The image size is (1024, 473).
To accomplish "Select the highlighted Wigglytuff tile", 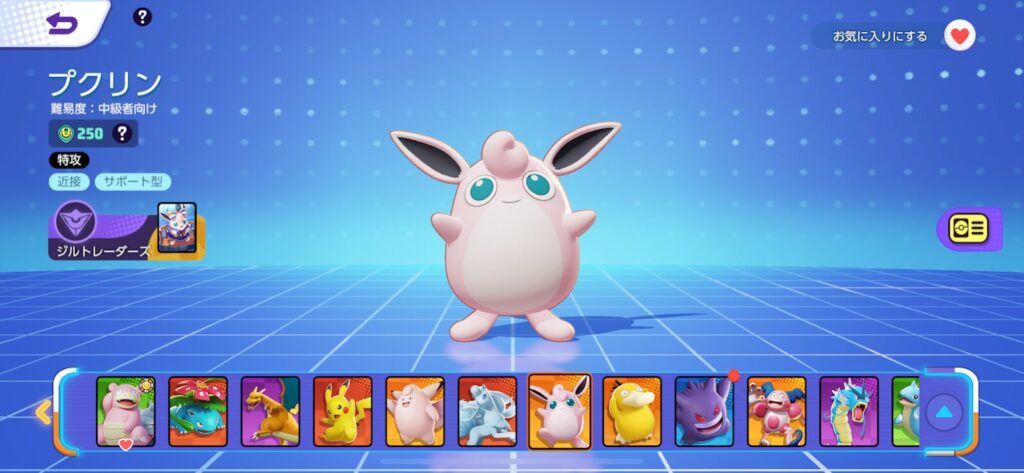I will (x=560, y=411).
